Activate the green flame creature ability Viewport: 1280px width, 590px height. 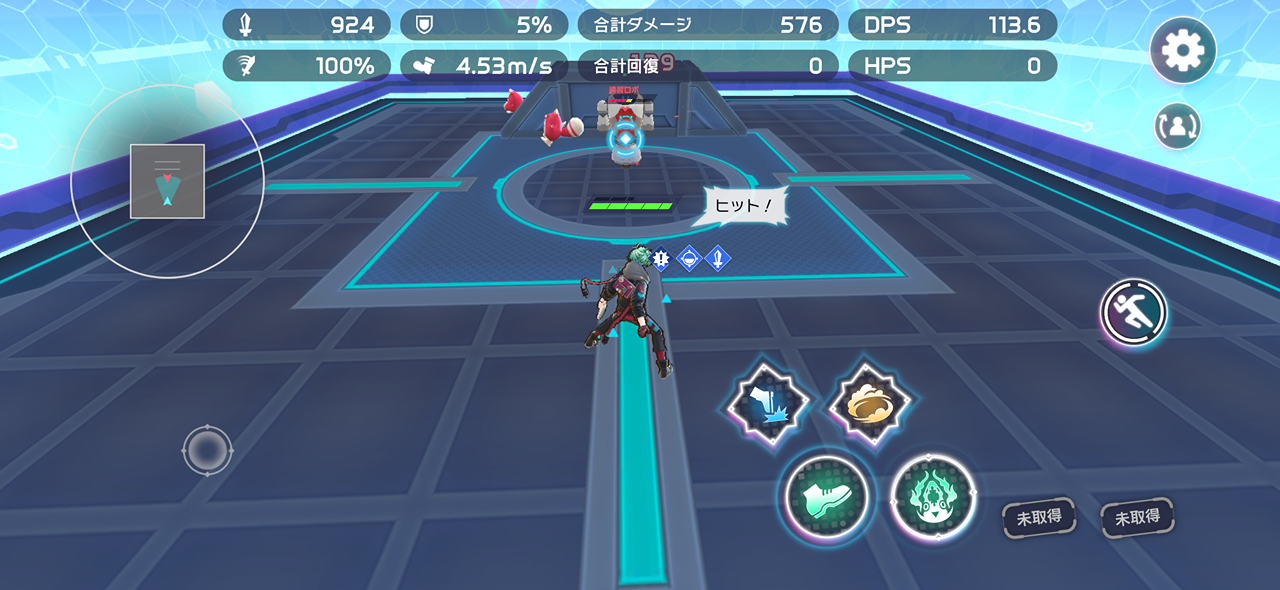tap(932, 497)
